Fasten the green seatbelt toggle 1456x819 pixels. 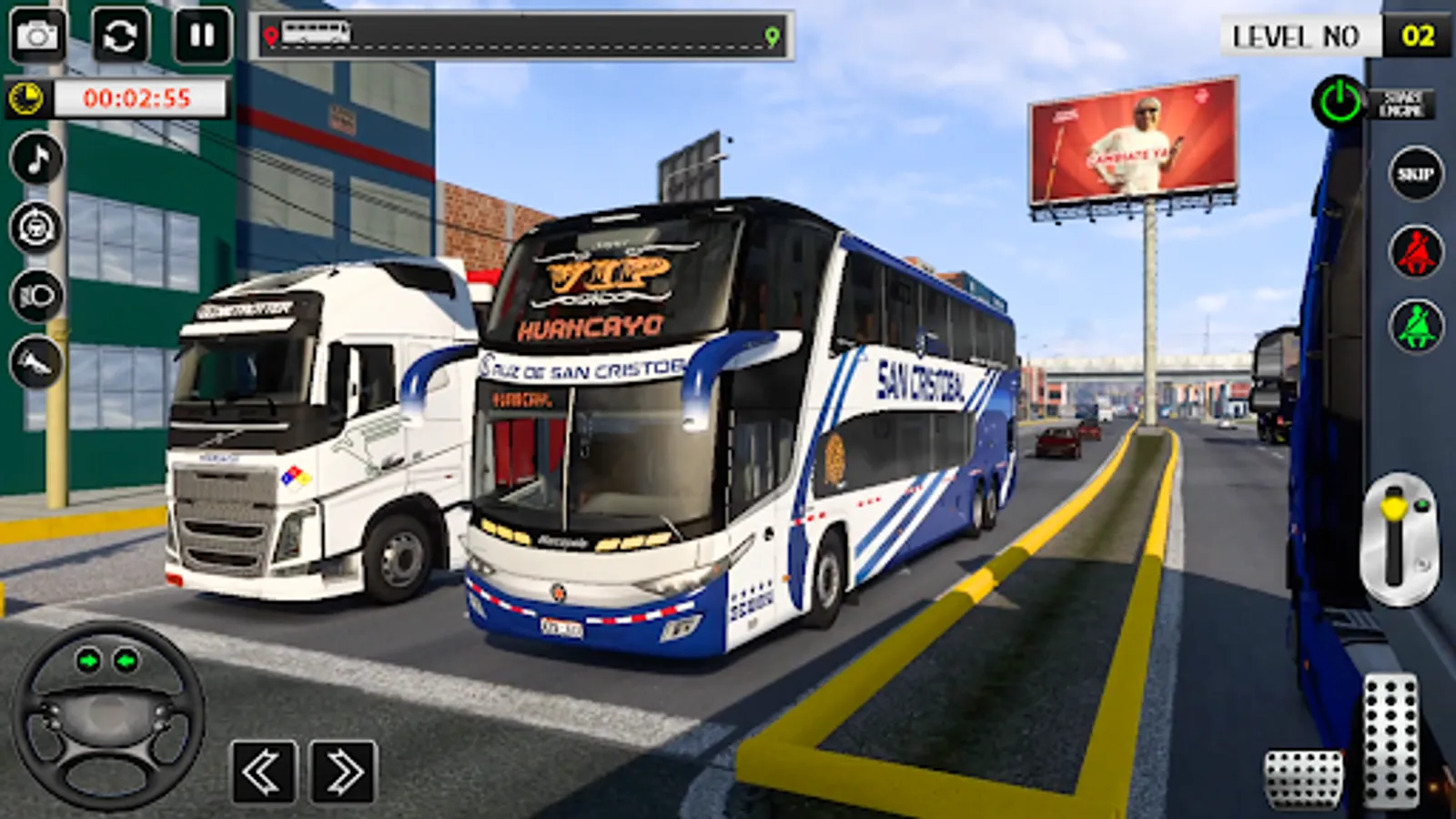click(x=1415, y=323)
